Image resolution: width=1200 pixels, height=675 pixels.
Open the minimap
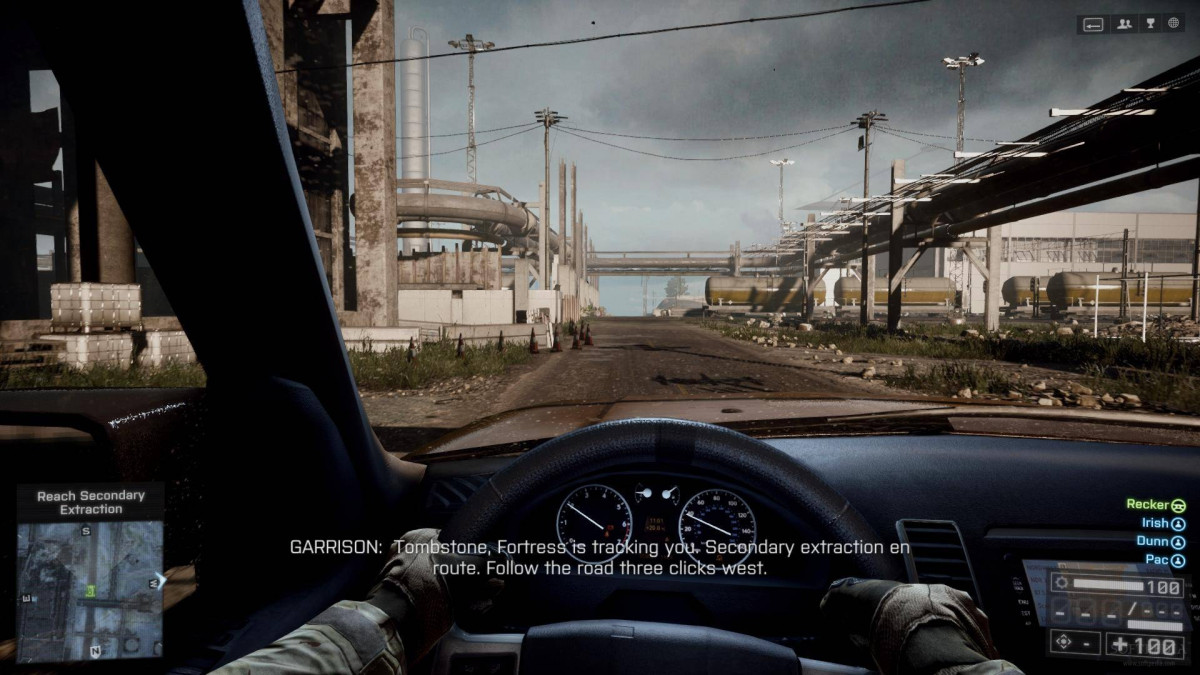(89, 590)
